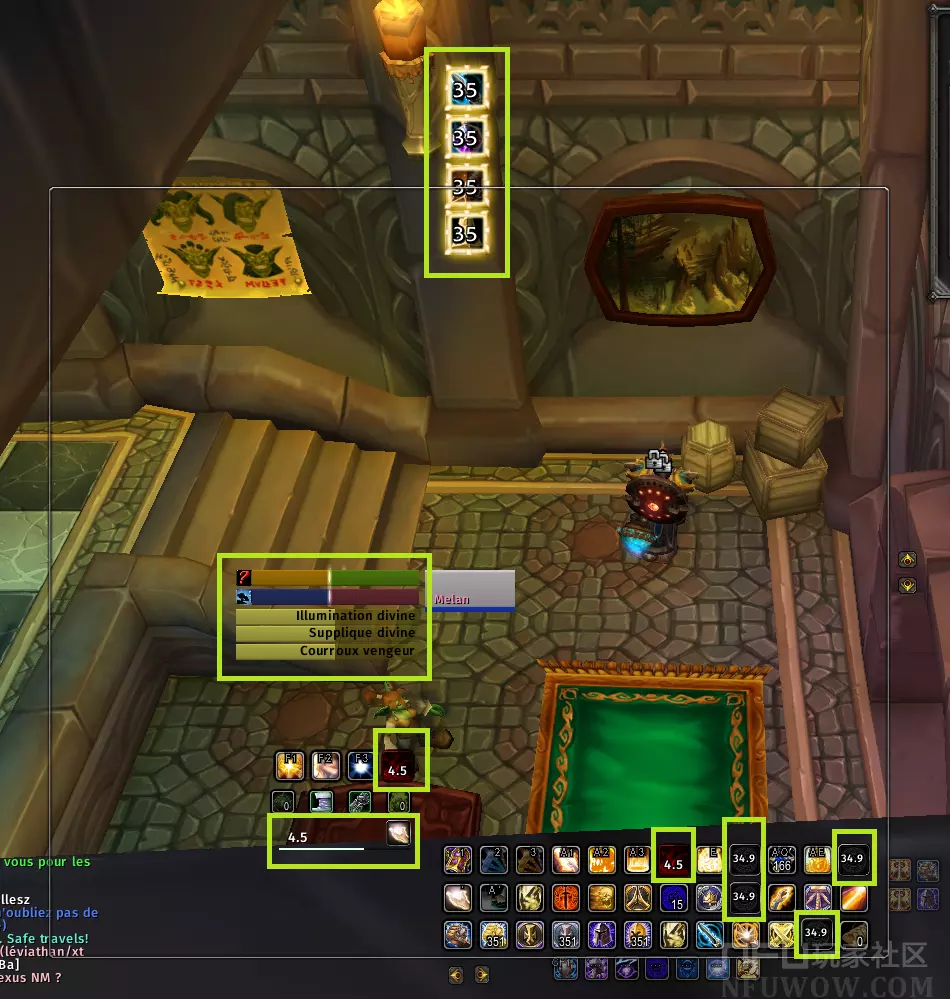The image size is (950, 999).
Task: Activate the ability bound to E
Action: coord(709,859)
